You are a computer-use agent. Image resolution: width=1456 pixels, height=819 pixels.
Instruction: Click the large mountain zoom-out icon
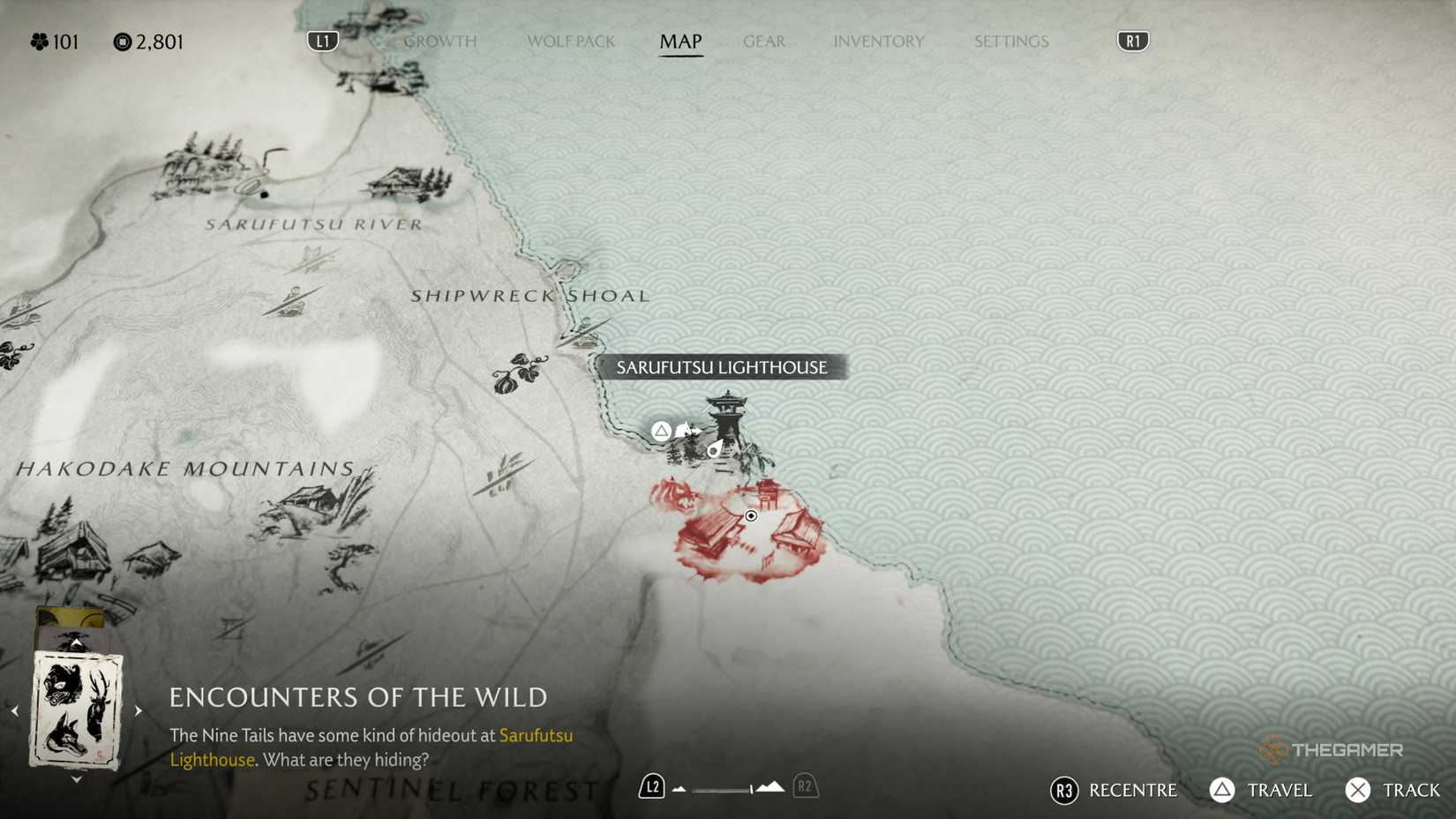(x=770, y=785)
